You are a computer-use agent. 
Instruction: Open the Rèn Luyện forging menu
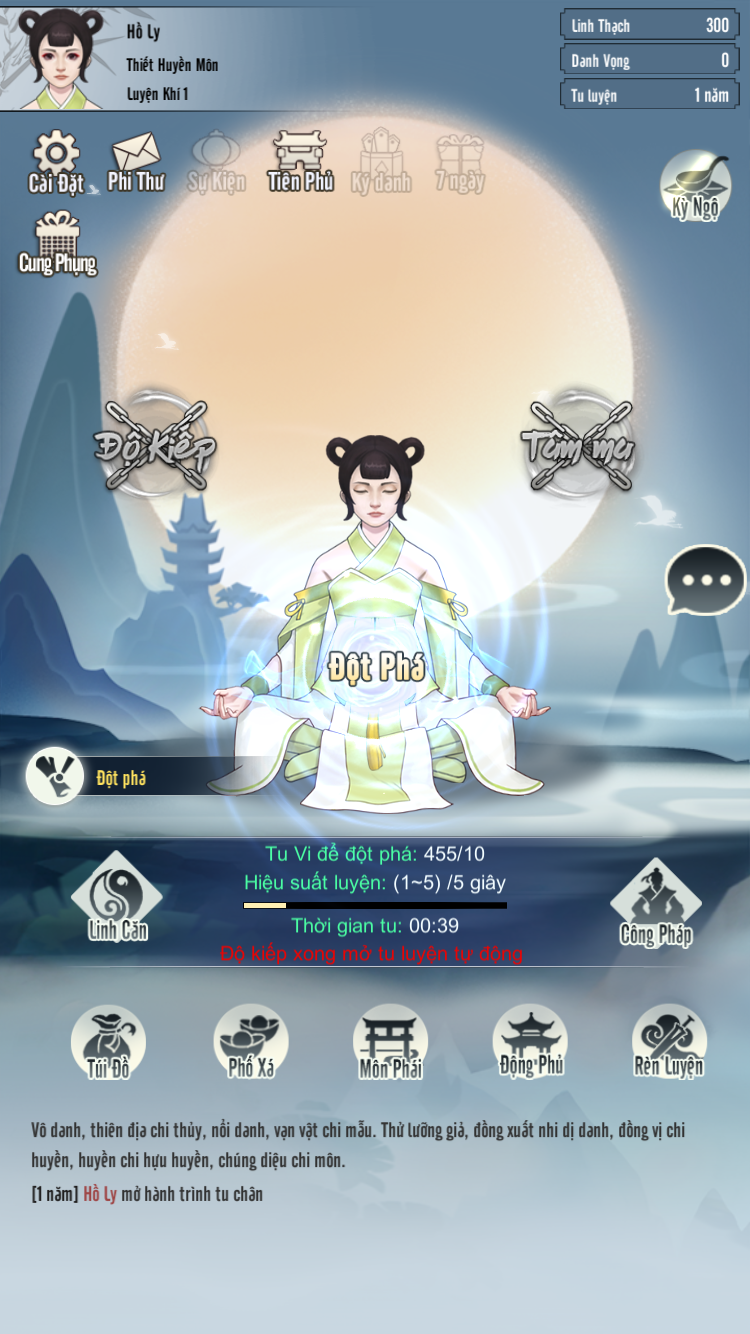click(669, 1042)
